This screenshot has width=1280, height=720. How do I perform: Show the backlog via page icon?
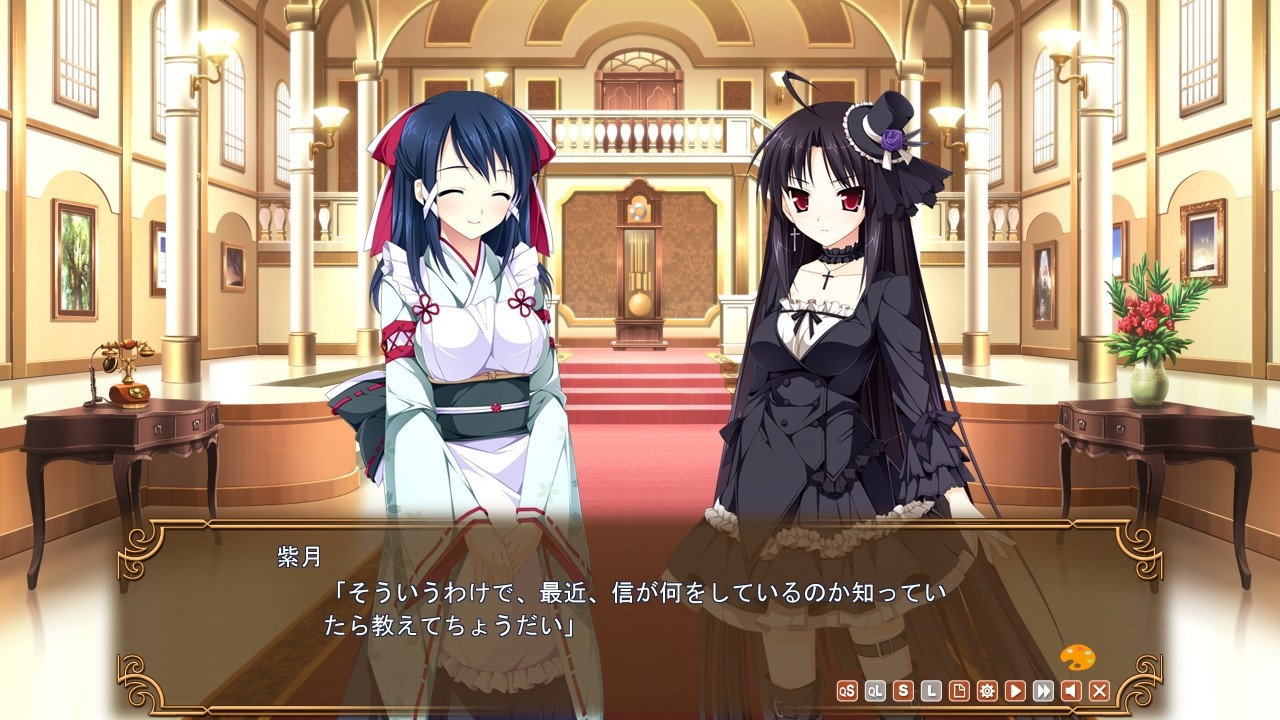[959, 690]
